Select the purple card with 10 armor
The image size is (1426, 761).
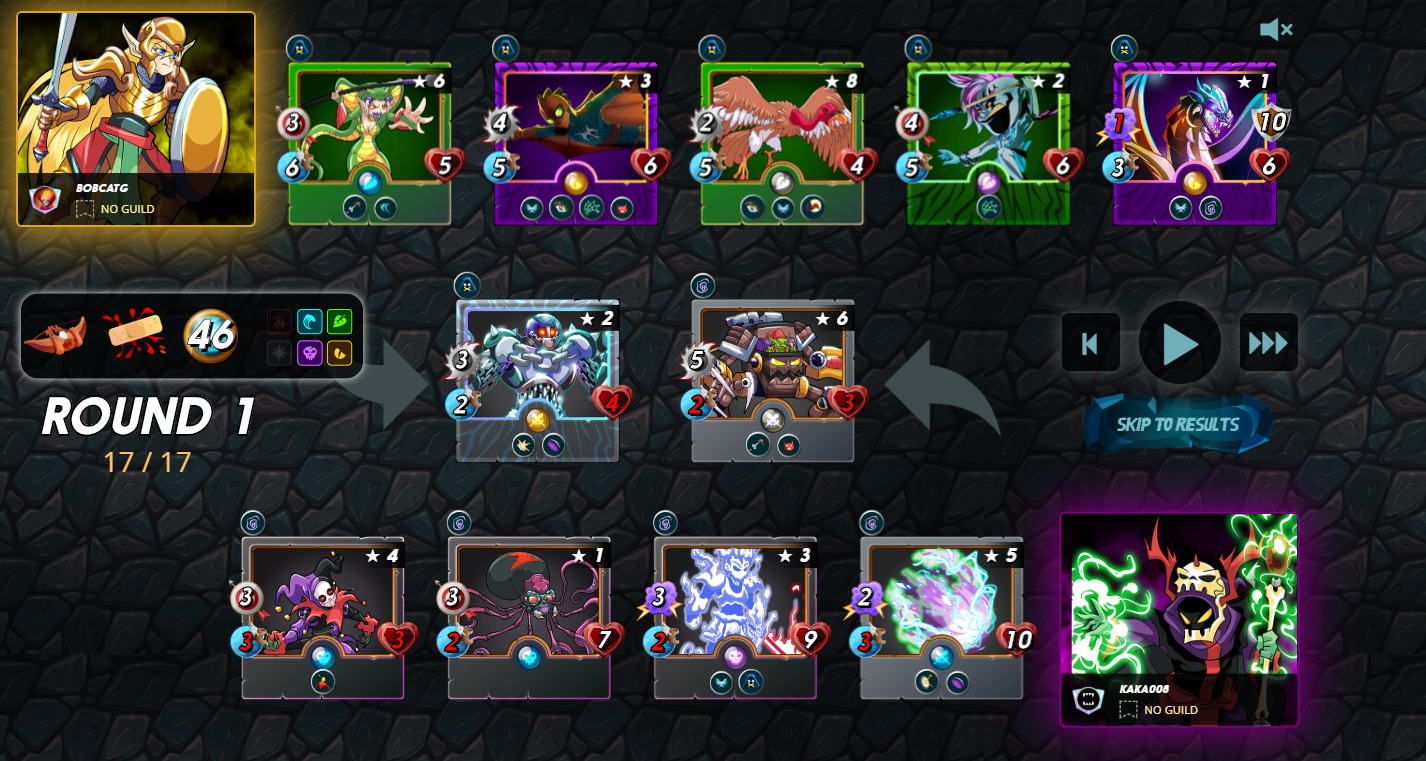pyautogui.click(x=1194, y=140)
